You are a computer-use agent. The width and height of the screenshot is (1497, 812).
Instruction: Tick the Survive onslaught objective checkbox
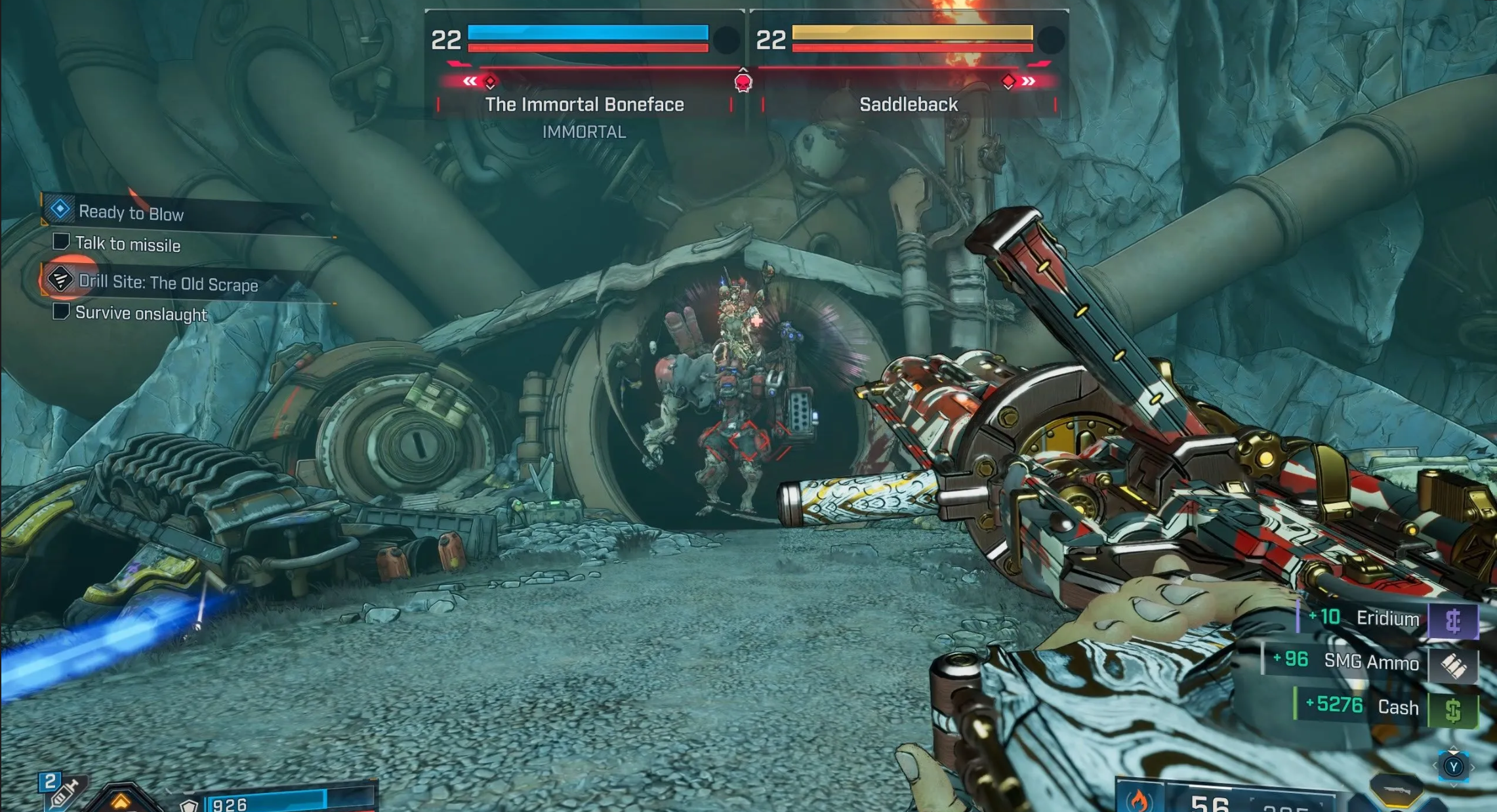click(x=61, y=311)
